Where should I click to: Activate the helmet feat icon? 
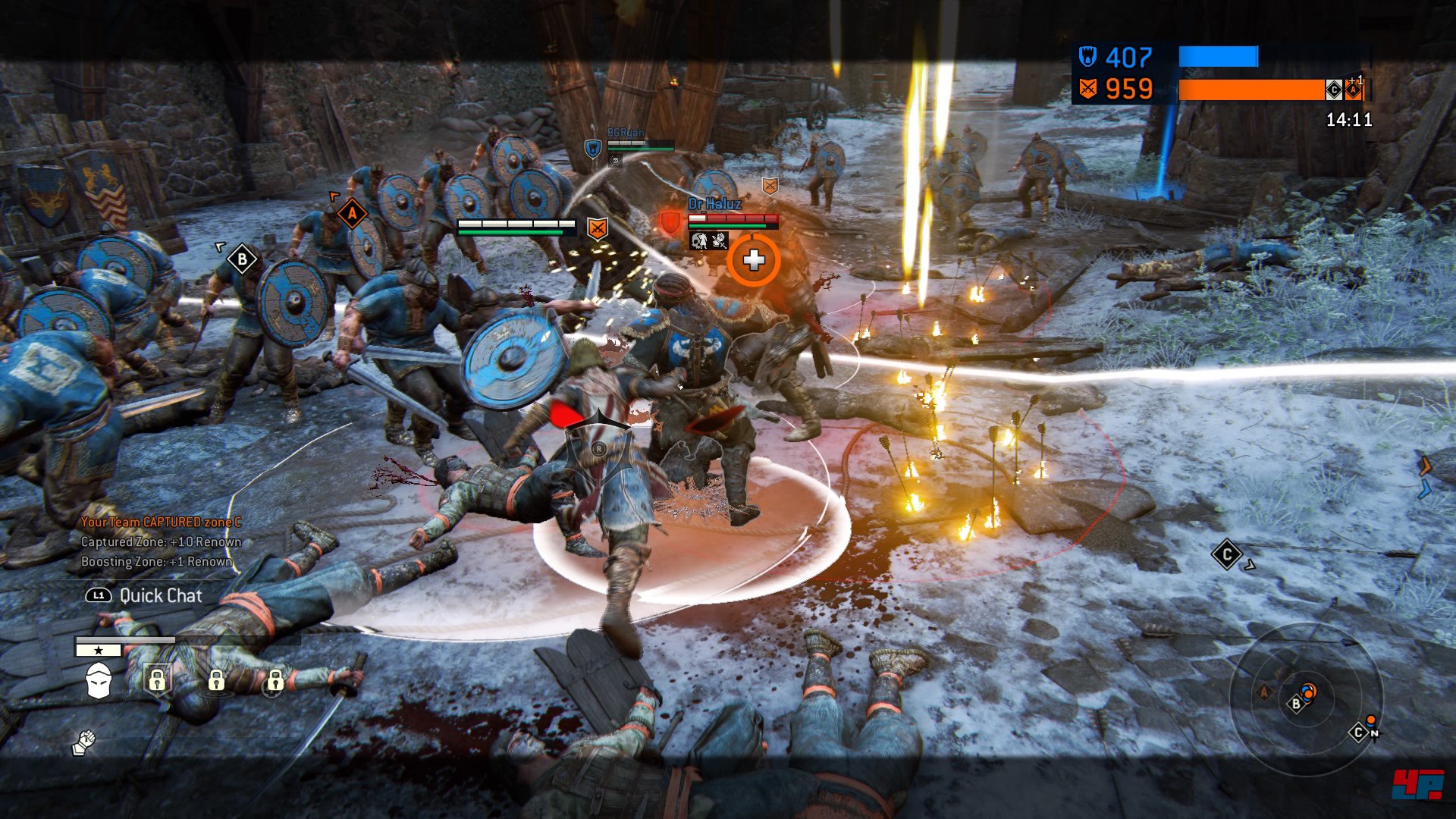99,680
